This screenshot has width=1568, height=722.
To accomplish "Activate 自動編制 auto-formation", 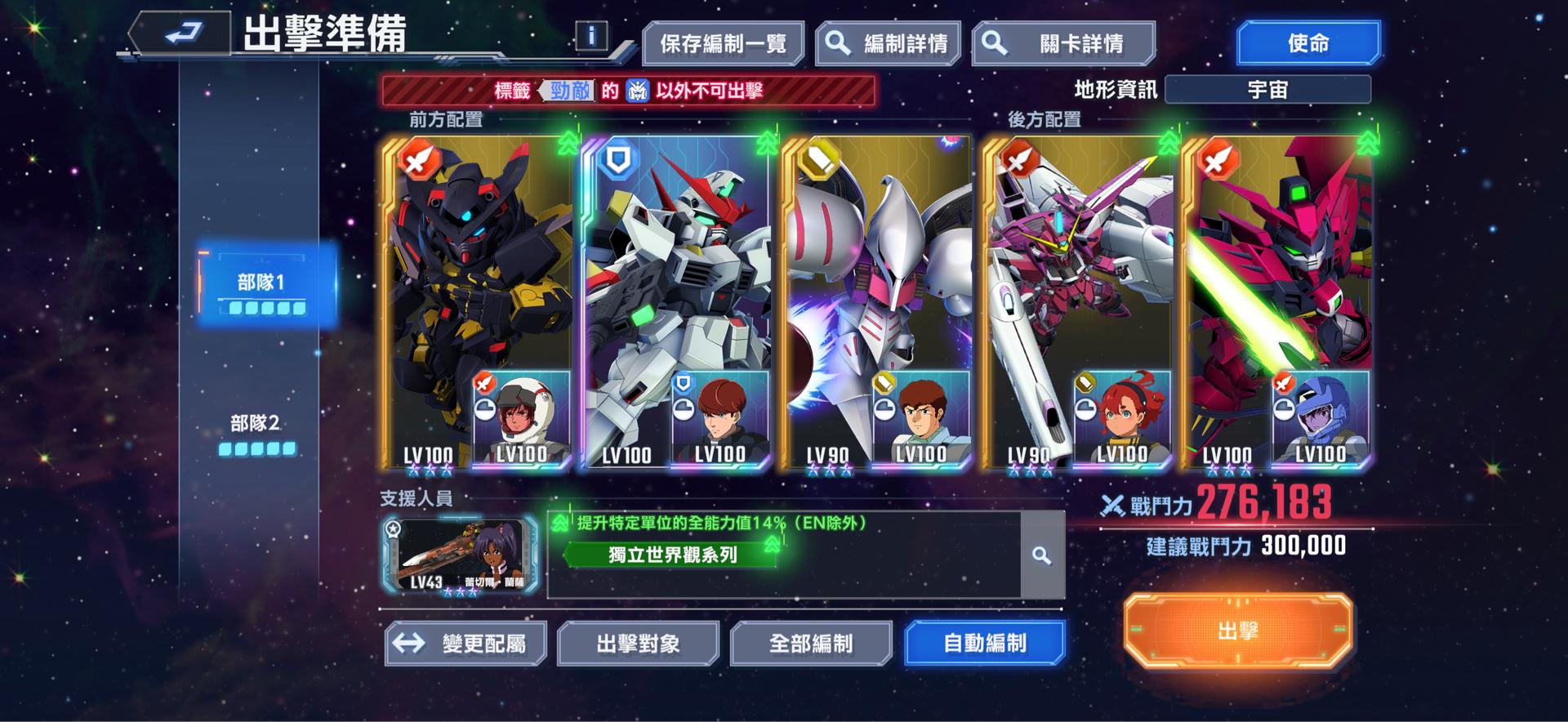I will (x=984, y=644).
